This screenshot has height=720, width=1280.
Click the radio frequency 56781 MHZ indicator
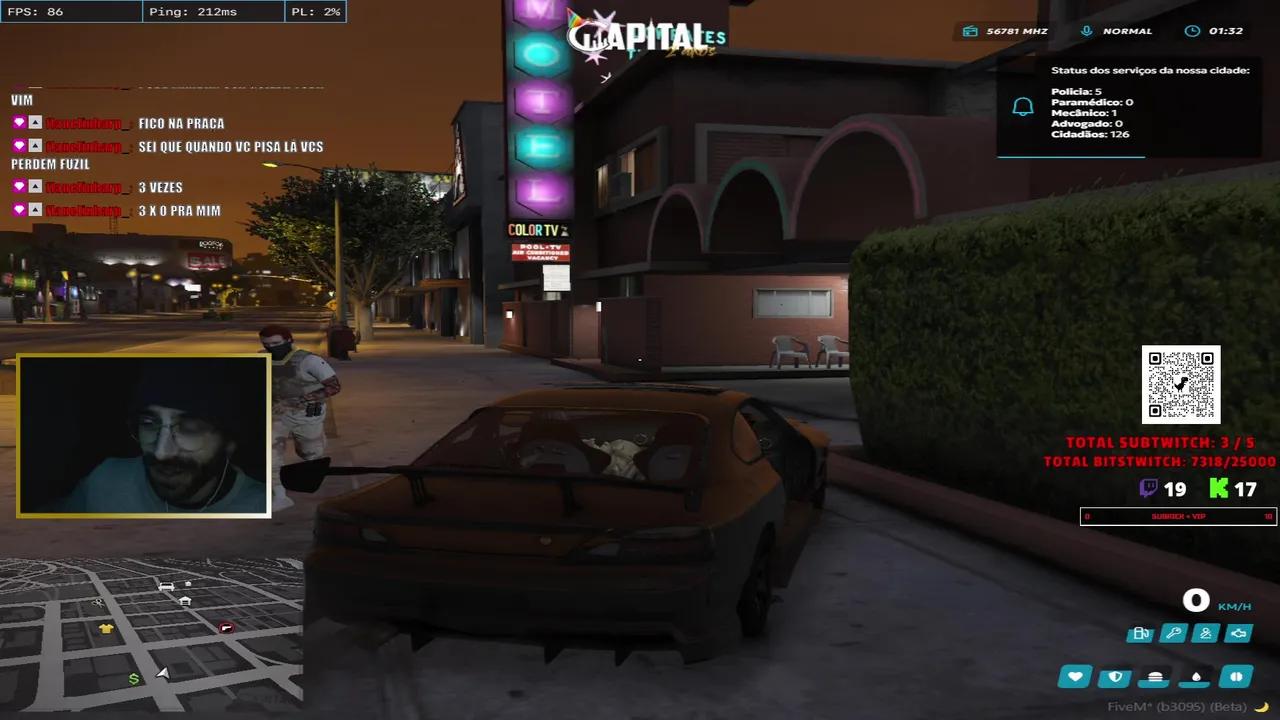pyautogui.click(x=1003, y=31)
